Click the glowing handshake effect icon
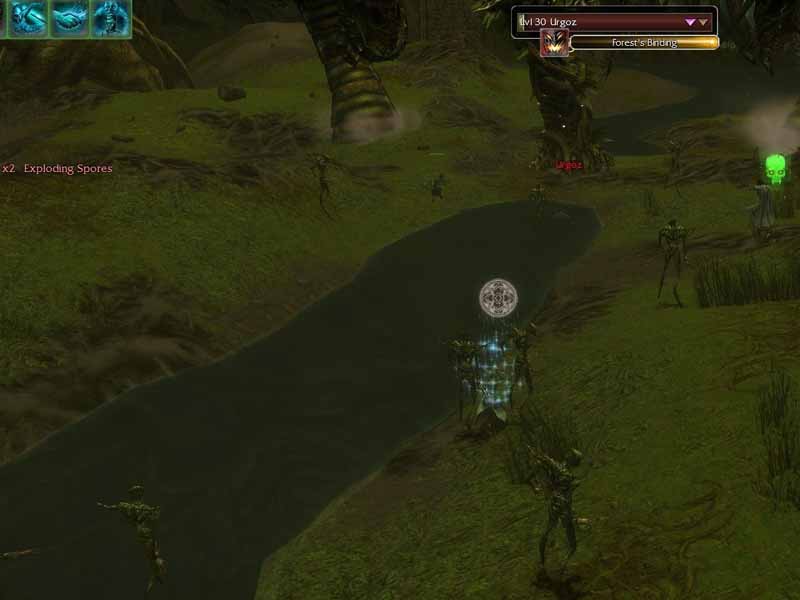Image resolution: width=800 pixels, height=600 pixels. coord(69,17)
